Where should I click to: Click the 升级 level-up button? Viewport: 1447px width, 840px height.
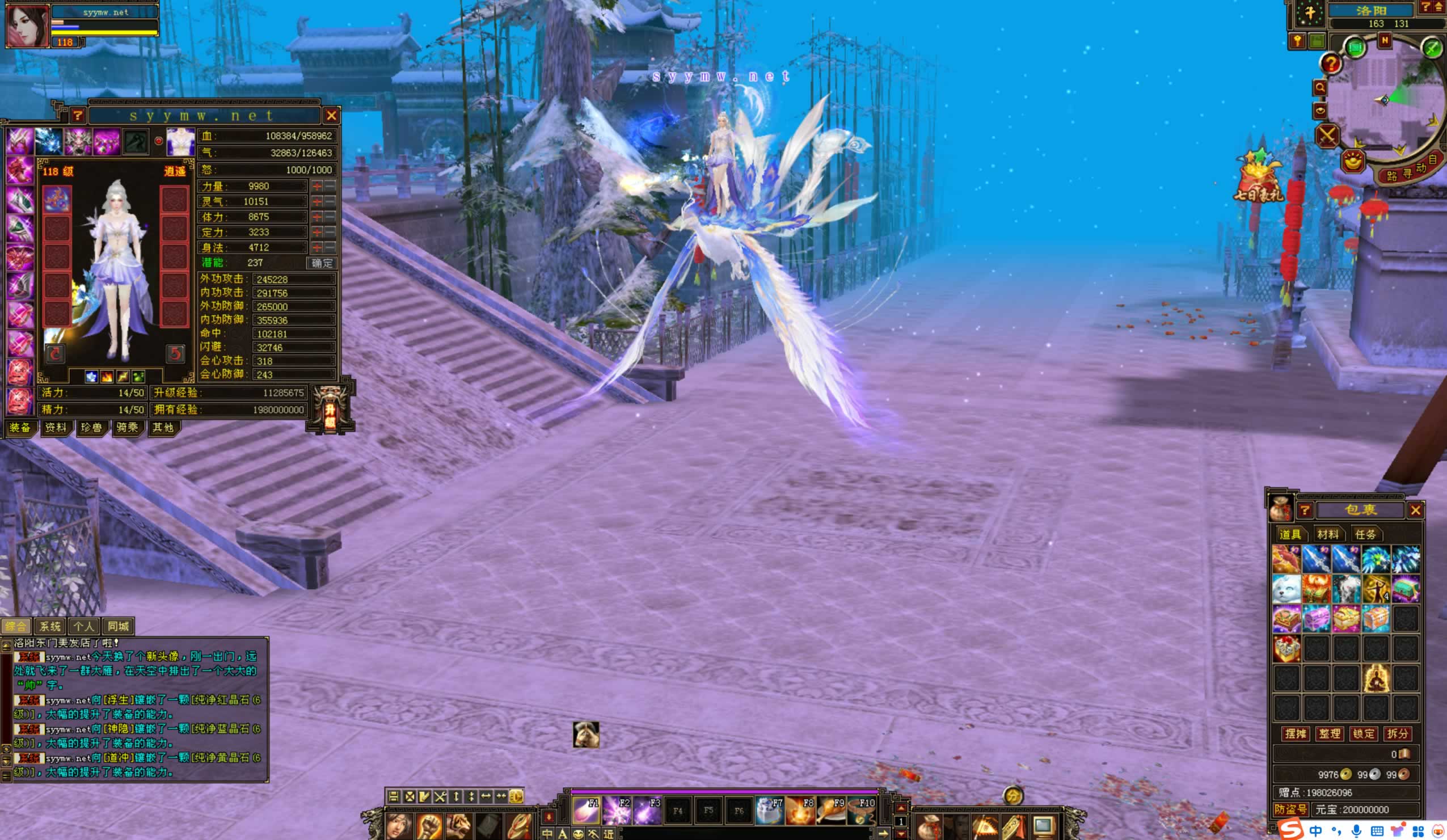330,410
